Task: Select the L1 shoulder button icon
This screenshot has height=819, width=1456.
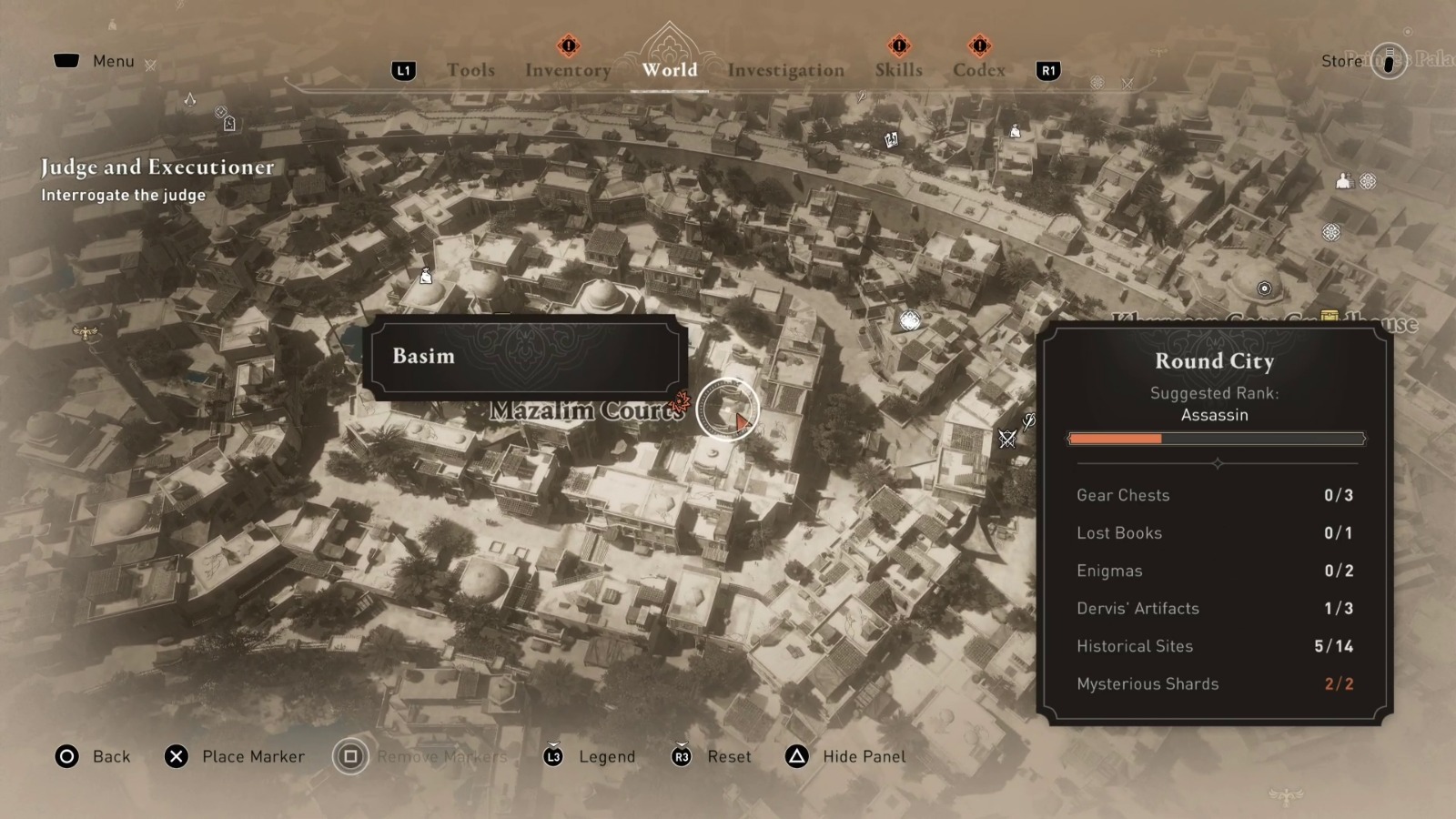Action: click(404, 70)
